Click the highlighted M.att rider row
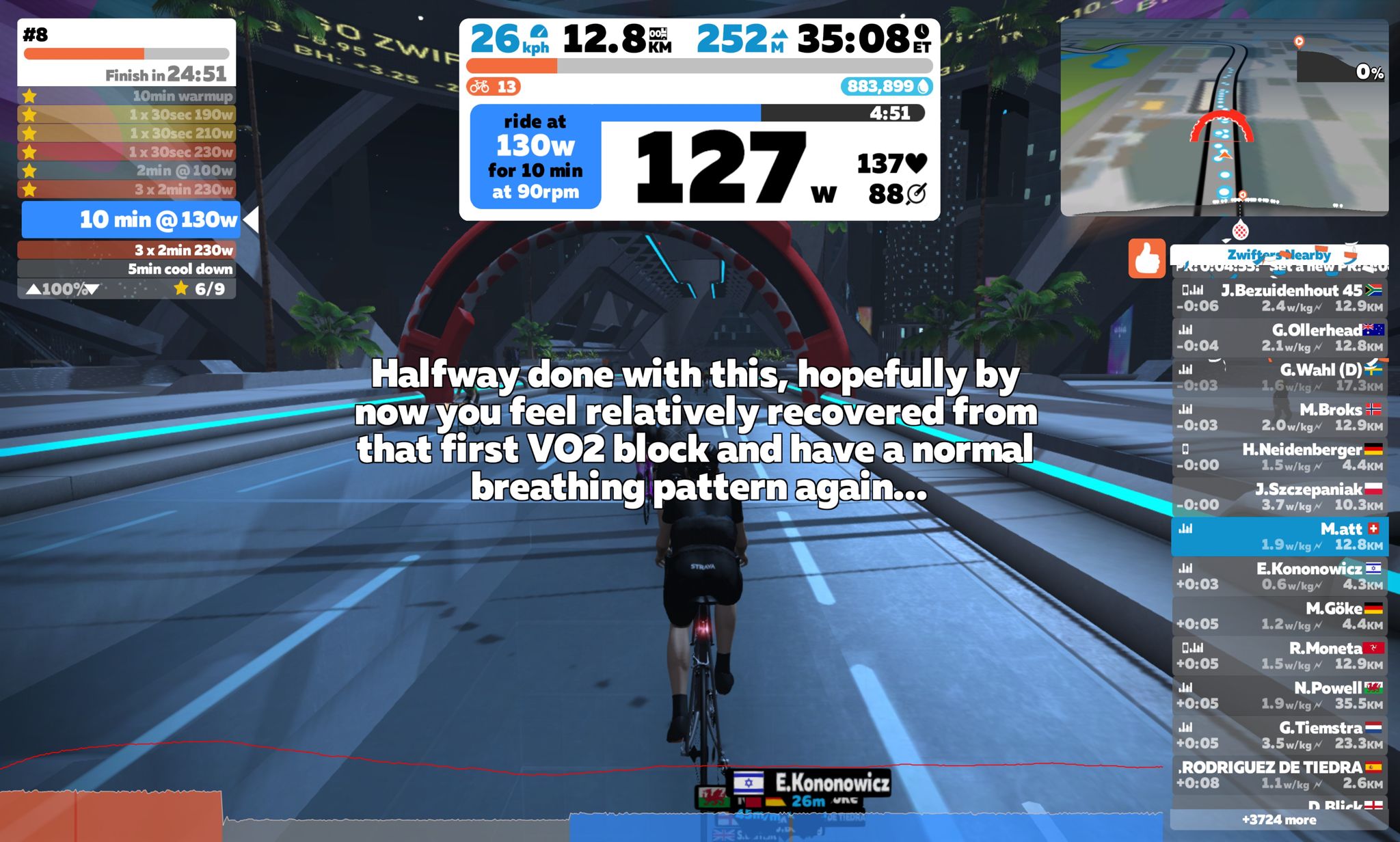 click(1280, 537)
